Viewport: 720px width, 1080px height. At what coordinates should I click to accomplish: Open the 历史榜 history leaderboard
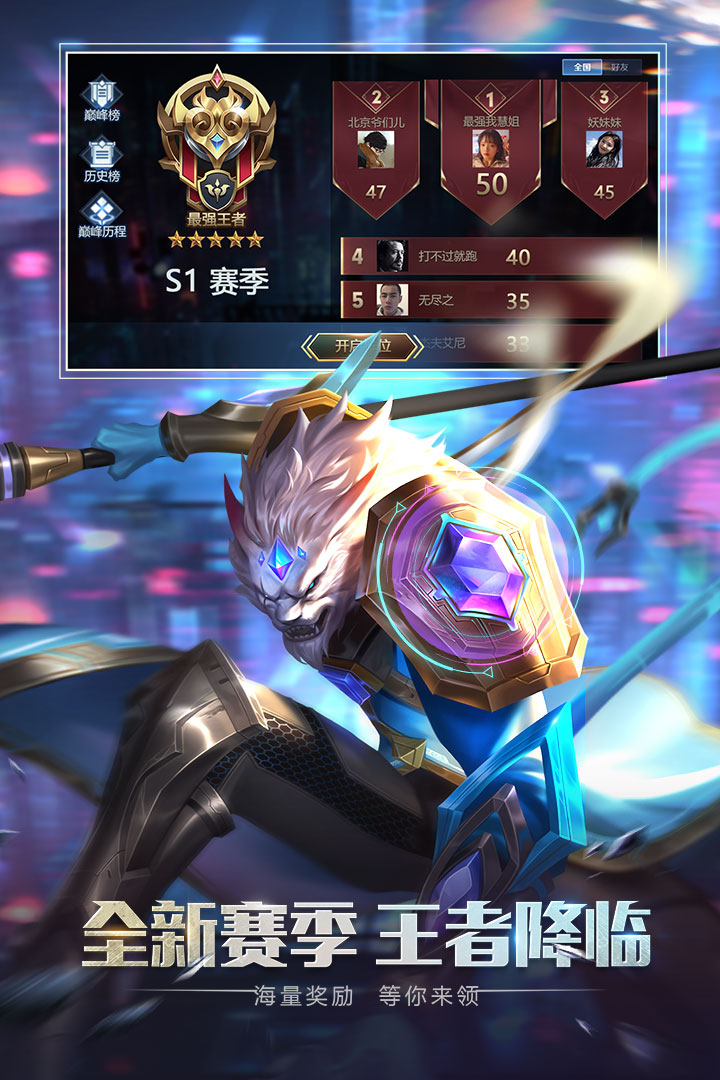coord(101,160)
